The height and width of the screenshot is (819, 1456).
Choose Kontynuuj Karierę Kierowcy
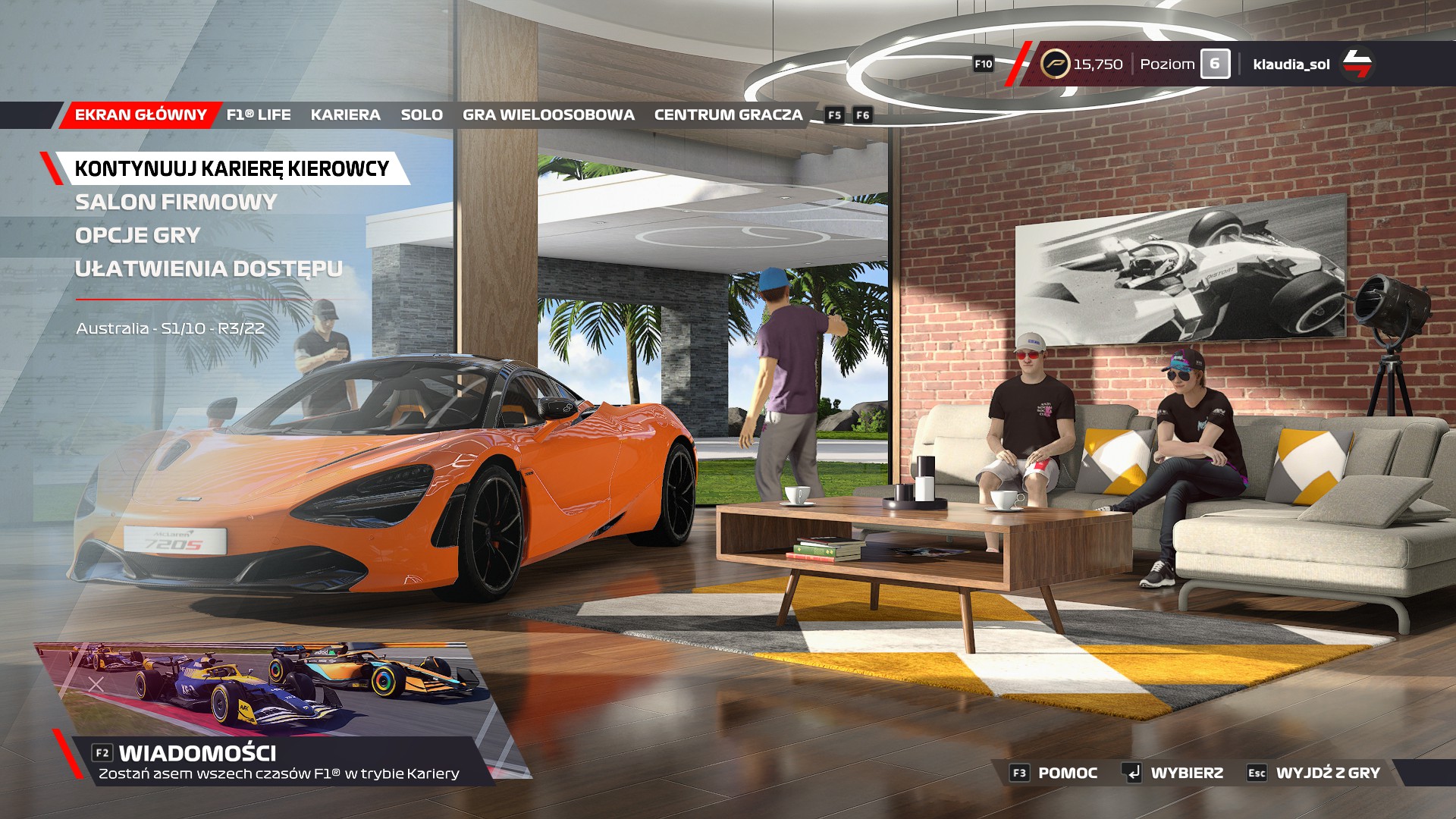tap(231, 168)
